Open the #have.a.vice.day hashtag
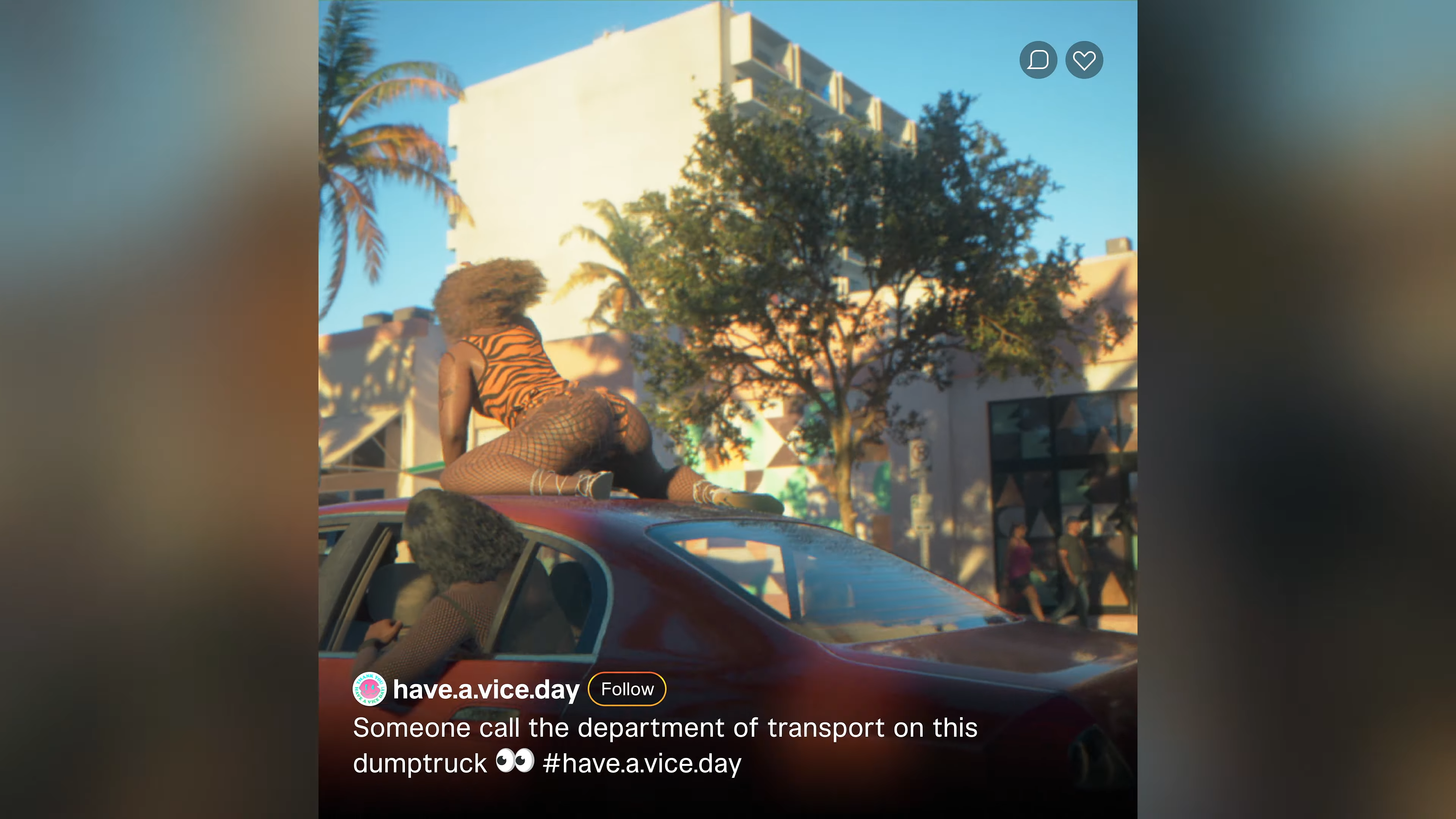 point(642,763)
